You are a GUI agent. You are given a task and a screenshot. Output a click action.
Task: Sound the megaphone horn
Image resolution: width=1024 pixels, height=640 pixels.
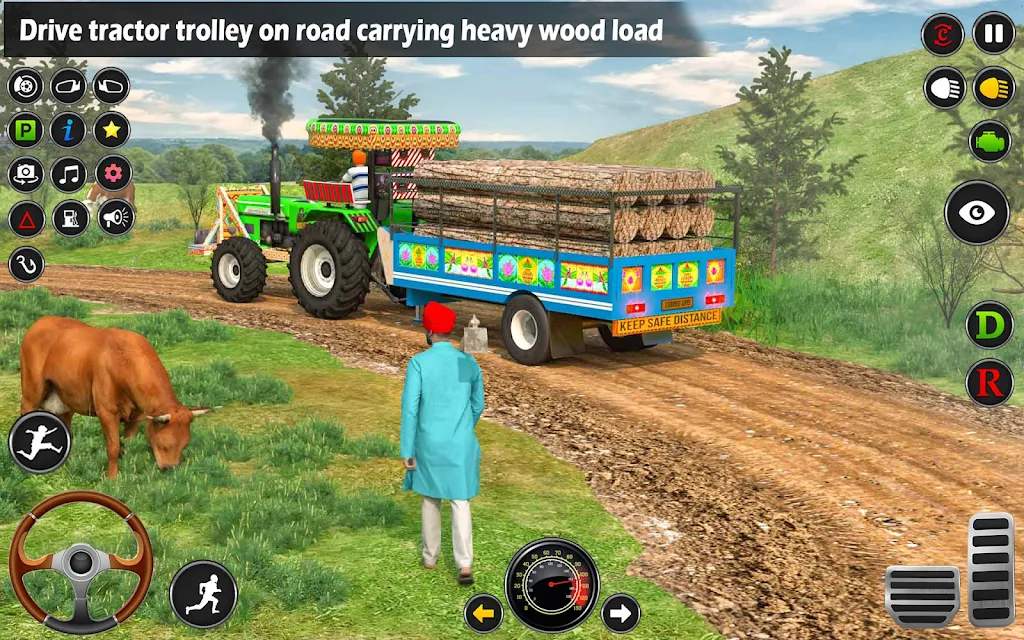(116, 217)
